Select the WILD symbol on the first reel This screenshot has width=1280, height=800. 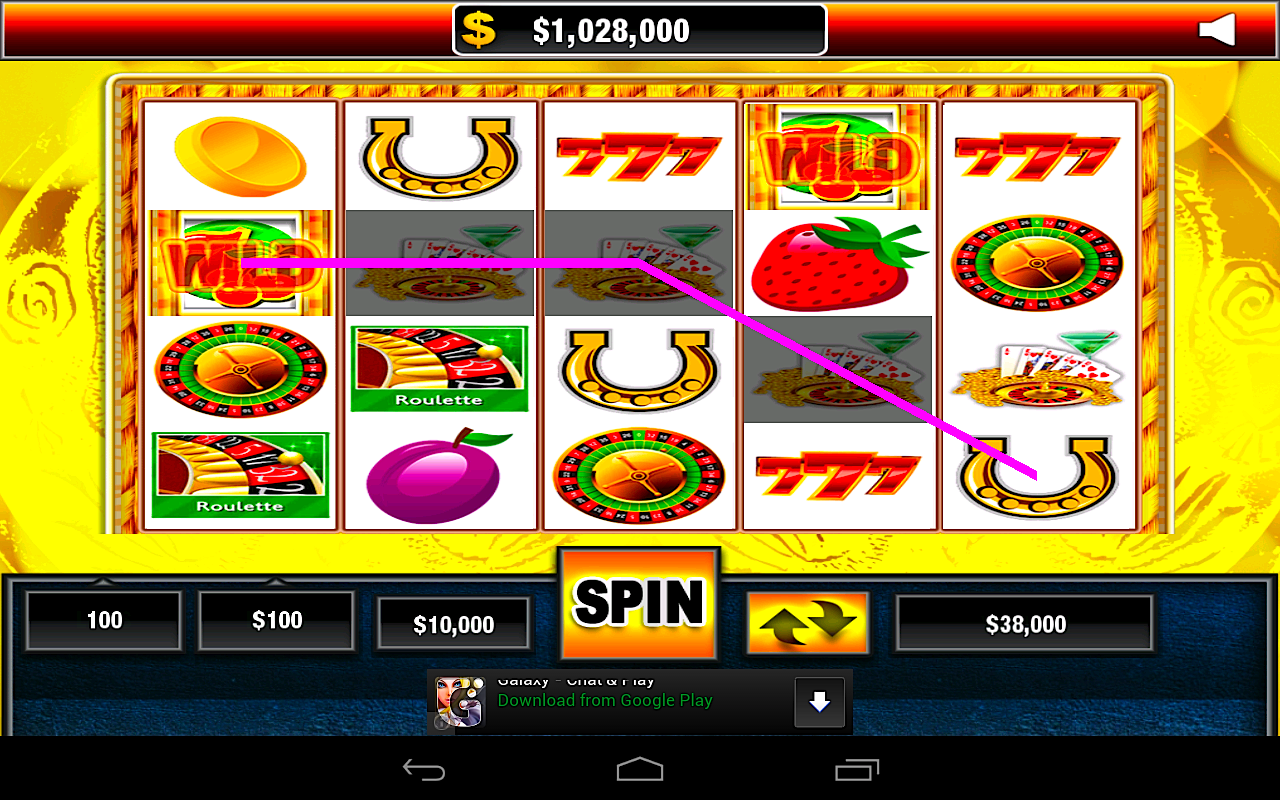tap(240, 262)
